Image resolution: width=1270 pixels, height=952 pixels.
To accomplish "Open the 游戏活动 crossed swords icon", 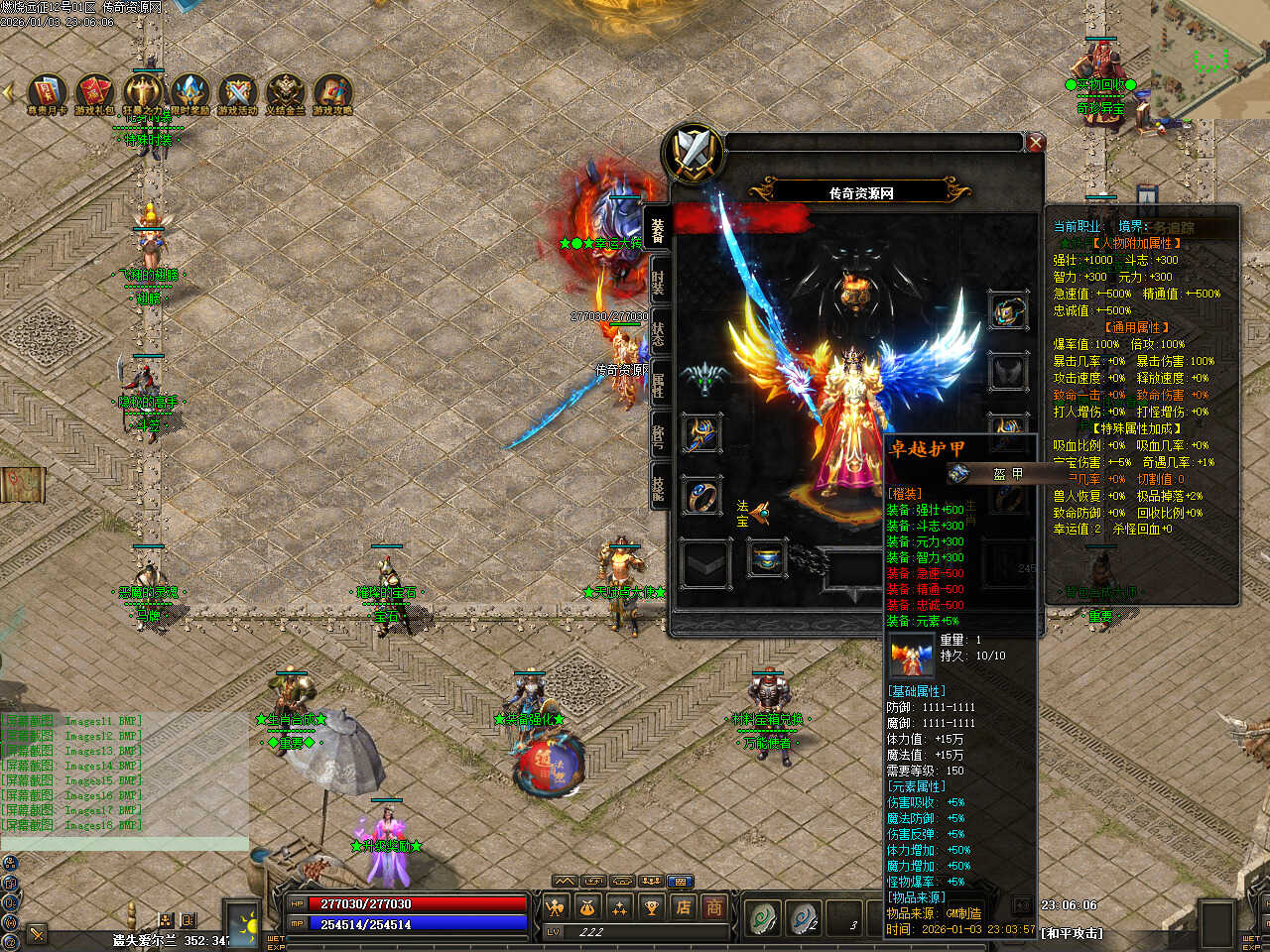I will click(x=238, y=91).
